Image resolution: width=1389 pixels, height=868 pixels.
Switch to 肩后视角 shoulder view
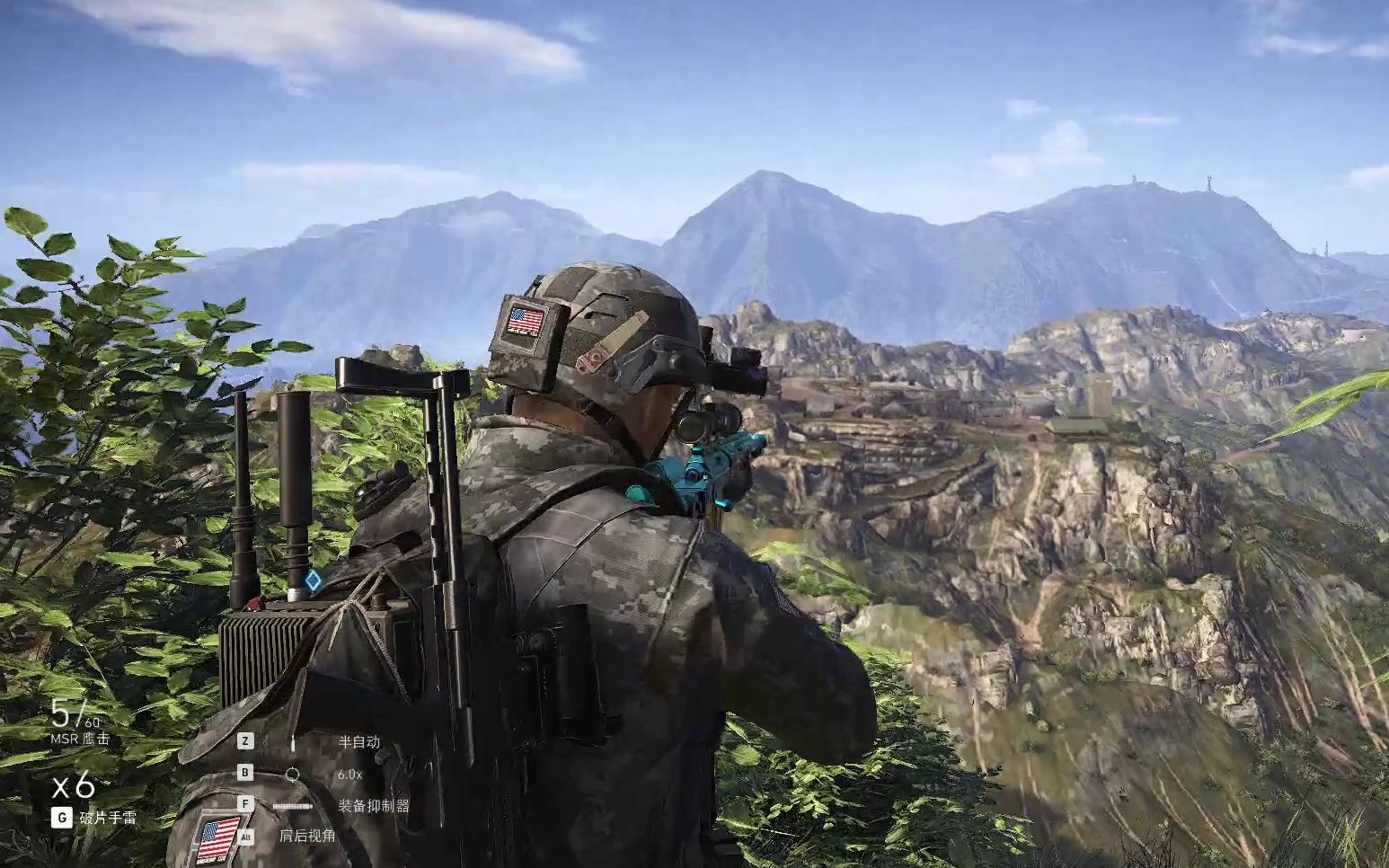[x=306, y=836]
